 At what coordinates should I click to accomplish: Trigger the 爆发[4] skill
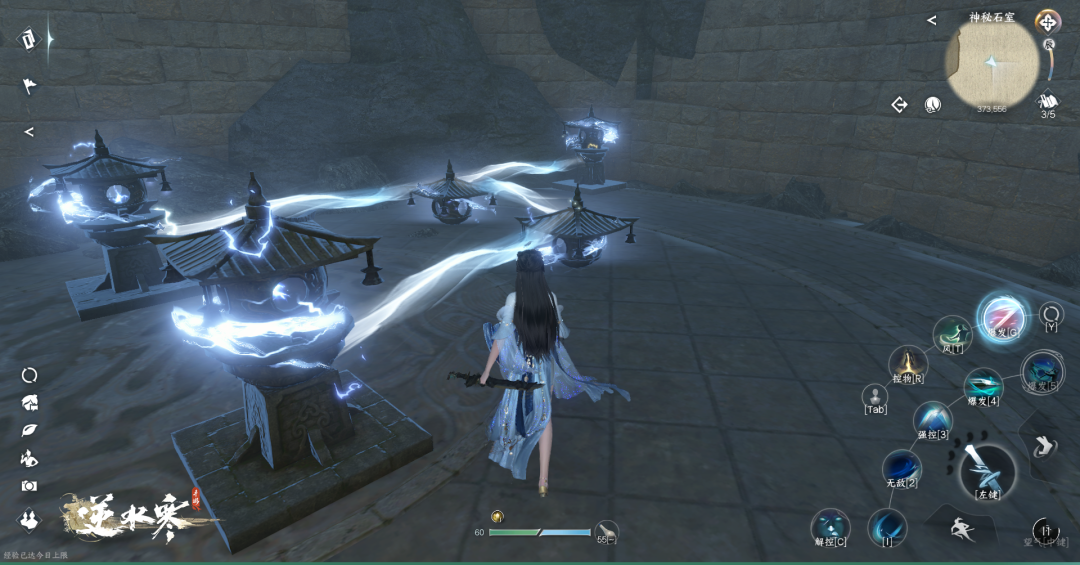(x=982, y=385)
